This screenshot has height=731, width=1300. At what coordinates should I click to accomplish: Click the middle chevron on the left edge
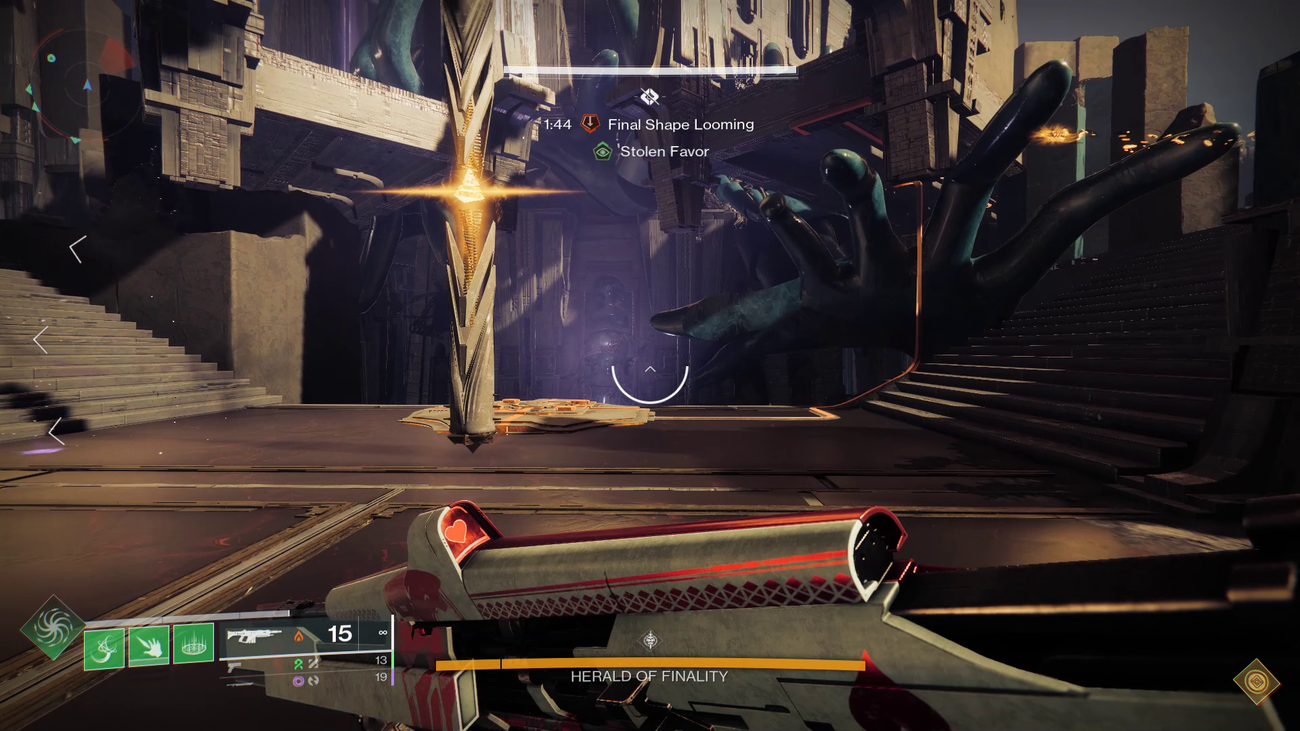[40, 339]
